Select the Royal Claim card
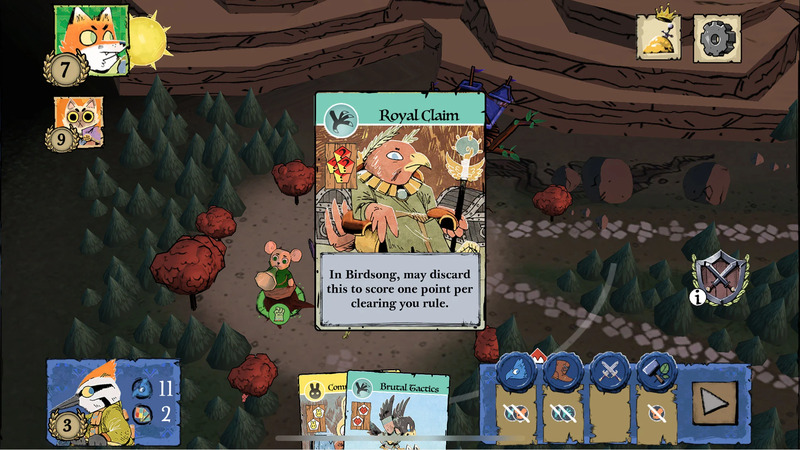This screenshot has width=800, height=450. point(400,210)
